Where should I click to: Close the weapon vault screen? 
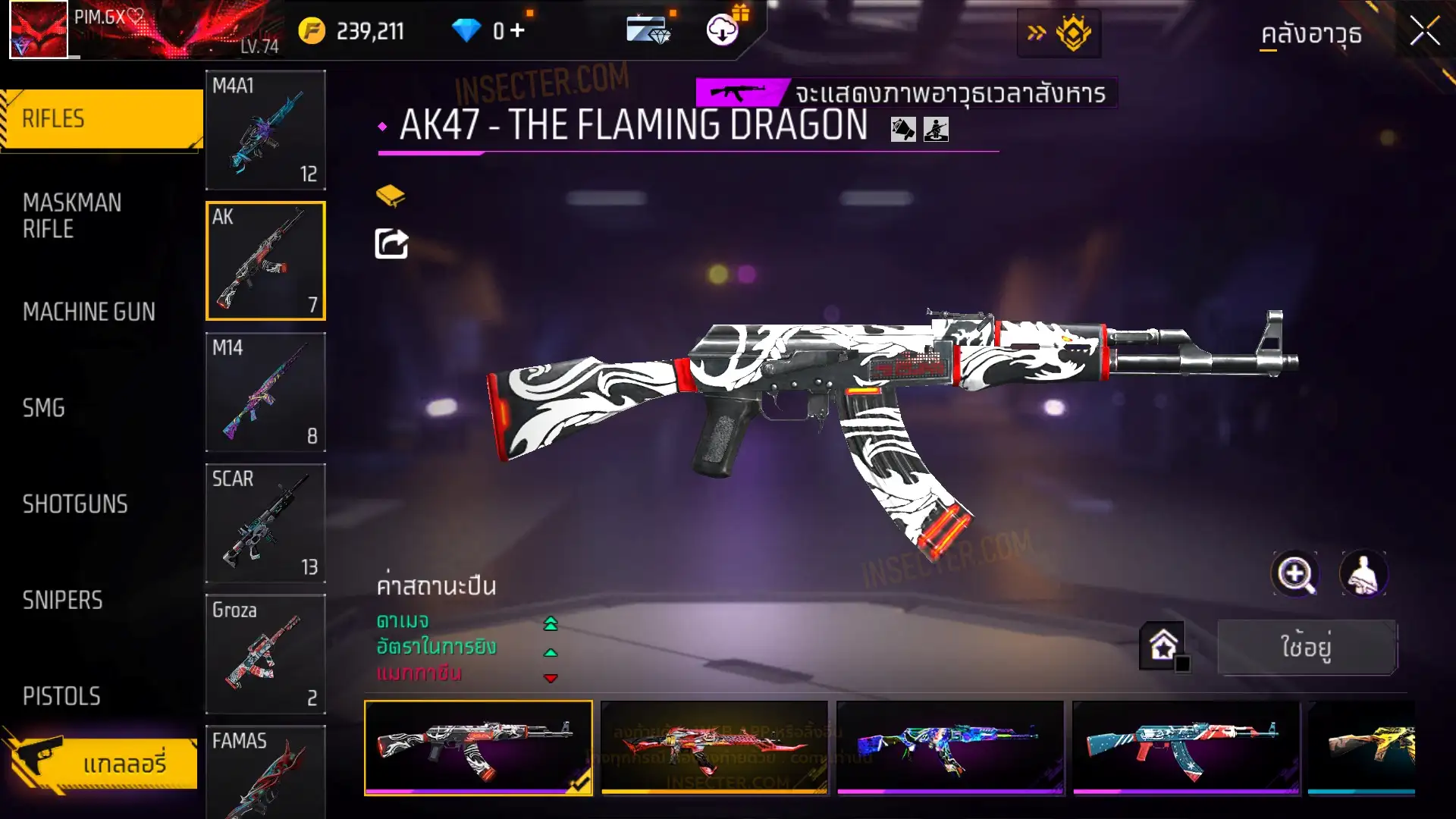point(1424,32)
